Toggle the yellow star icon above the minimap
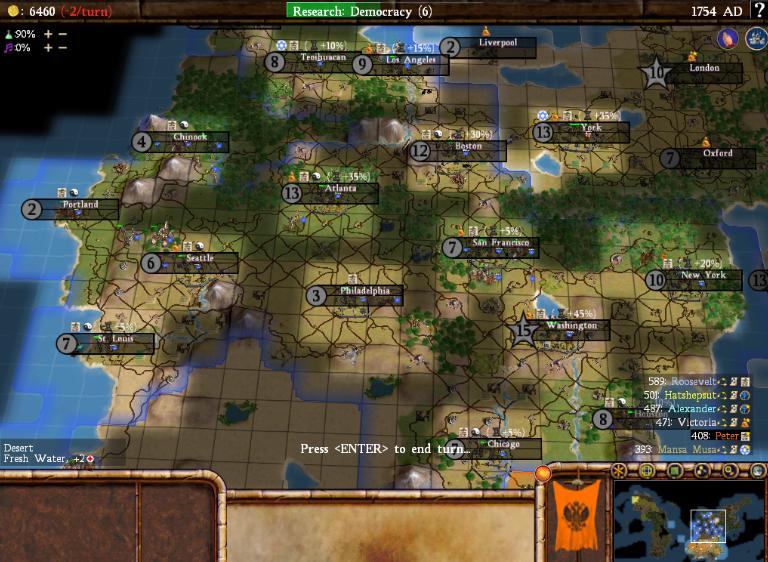The height and width of the screenshot is (562, 768). coord(621,471)
